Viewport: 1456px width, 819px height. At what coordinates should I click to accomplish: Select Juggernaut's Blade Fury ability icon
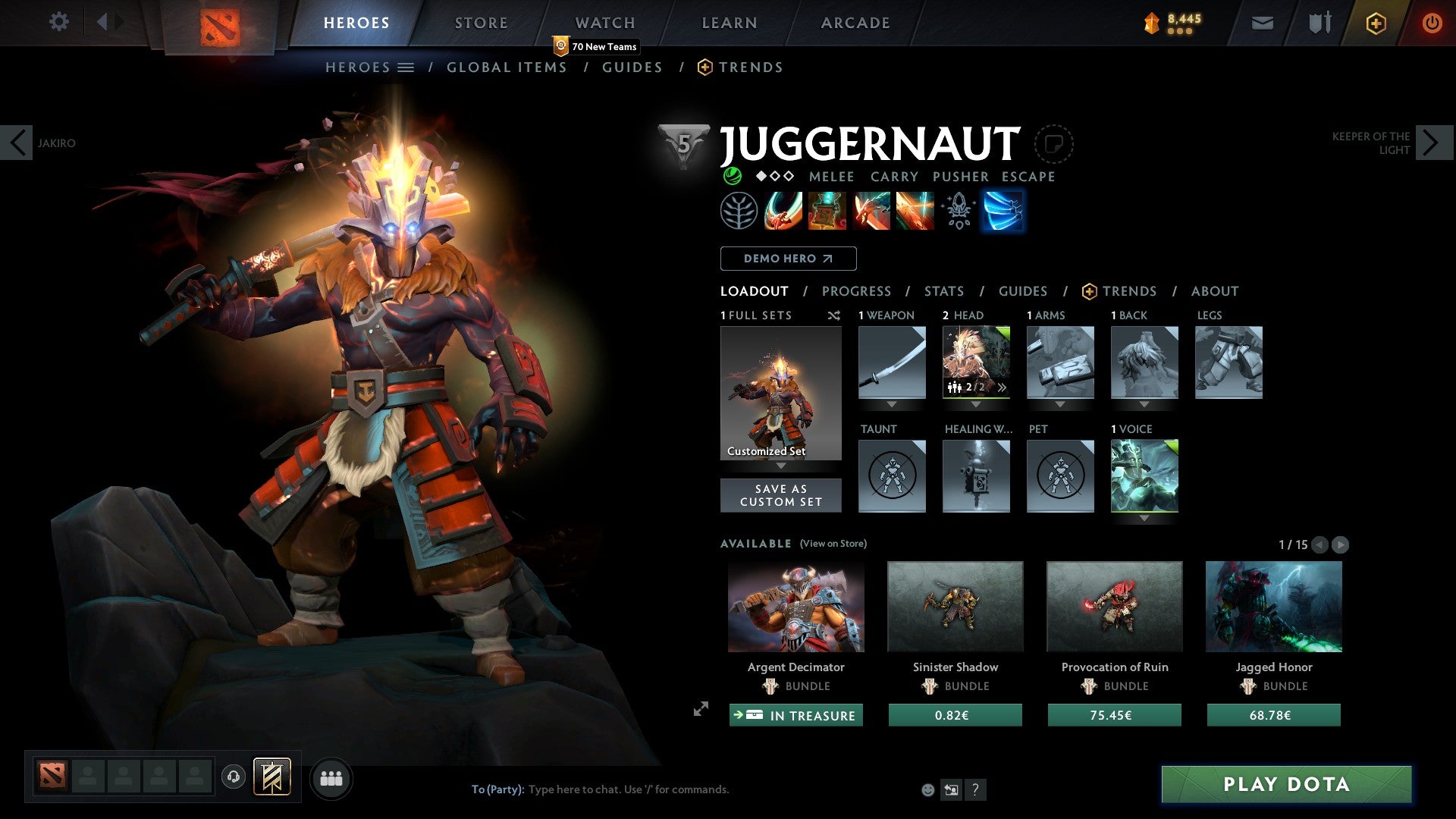pyautogui.click(x=782, y=211)
